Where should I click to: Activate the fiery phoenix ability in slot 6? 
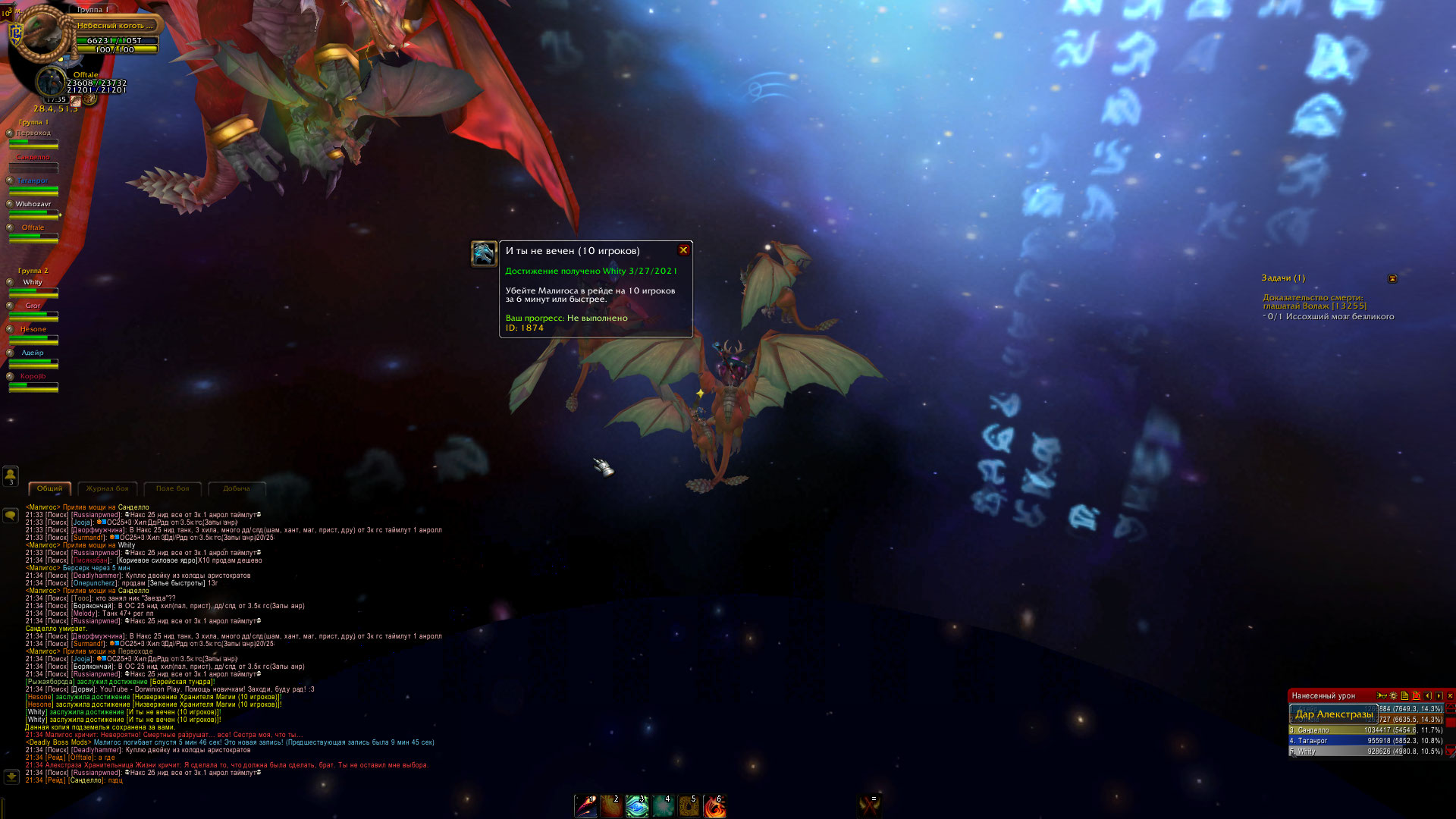pos(714,806)
